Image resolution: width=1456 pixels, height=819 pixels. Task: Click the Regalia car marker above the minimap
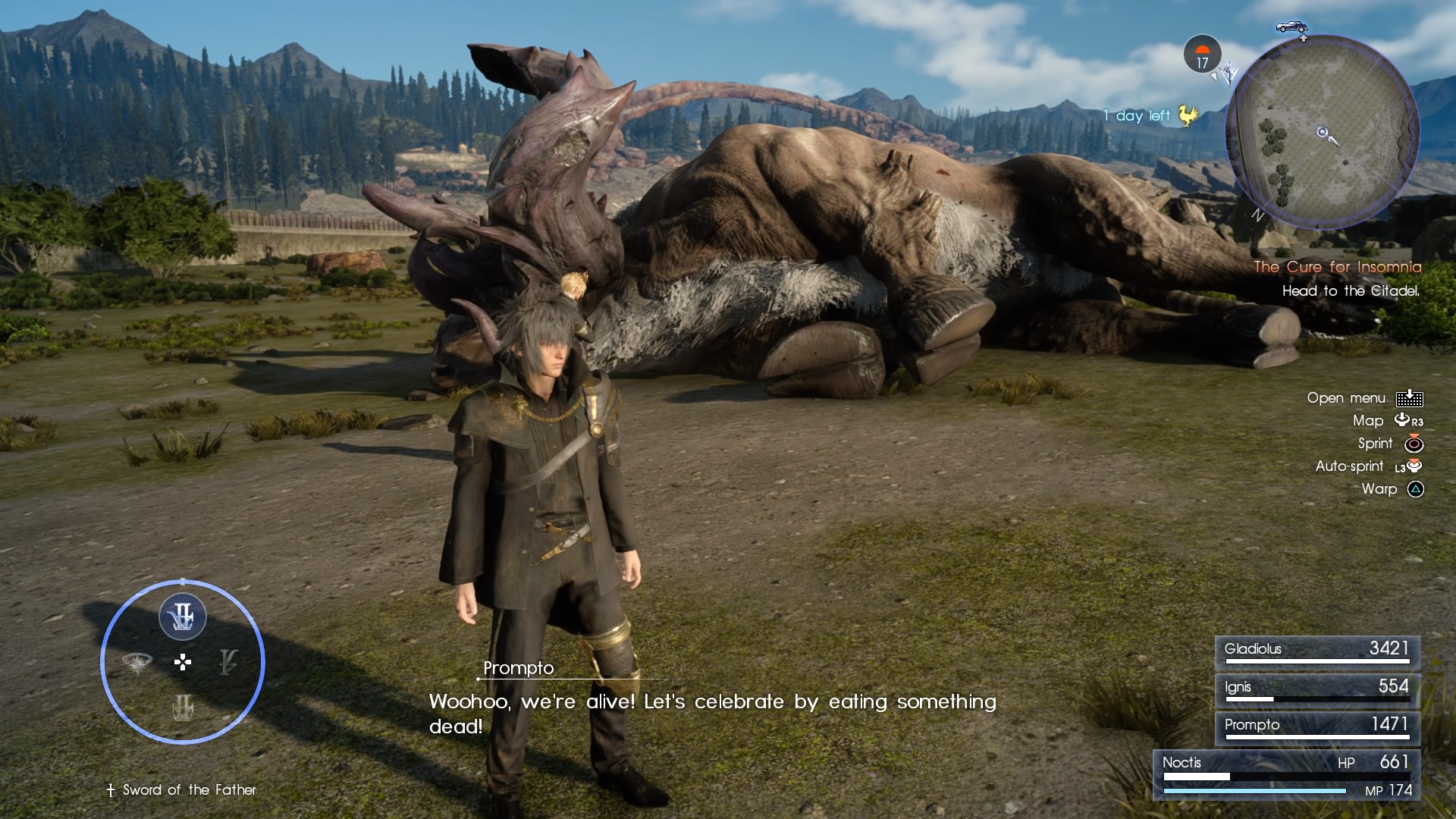[1291, 27]
